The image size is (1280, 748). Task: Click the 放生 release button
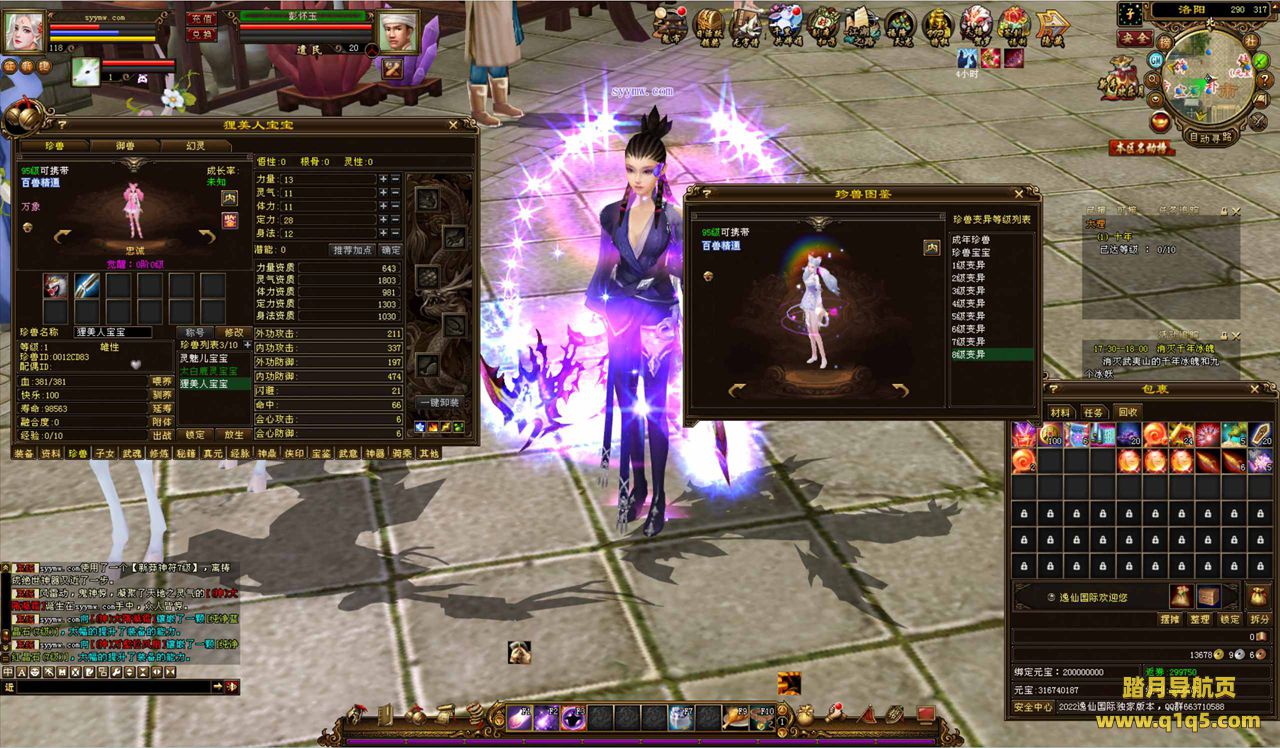(234, 435)
